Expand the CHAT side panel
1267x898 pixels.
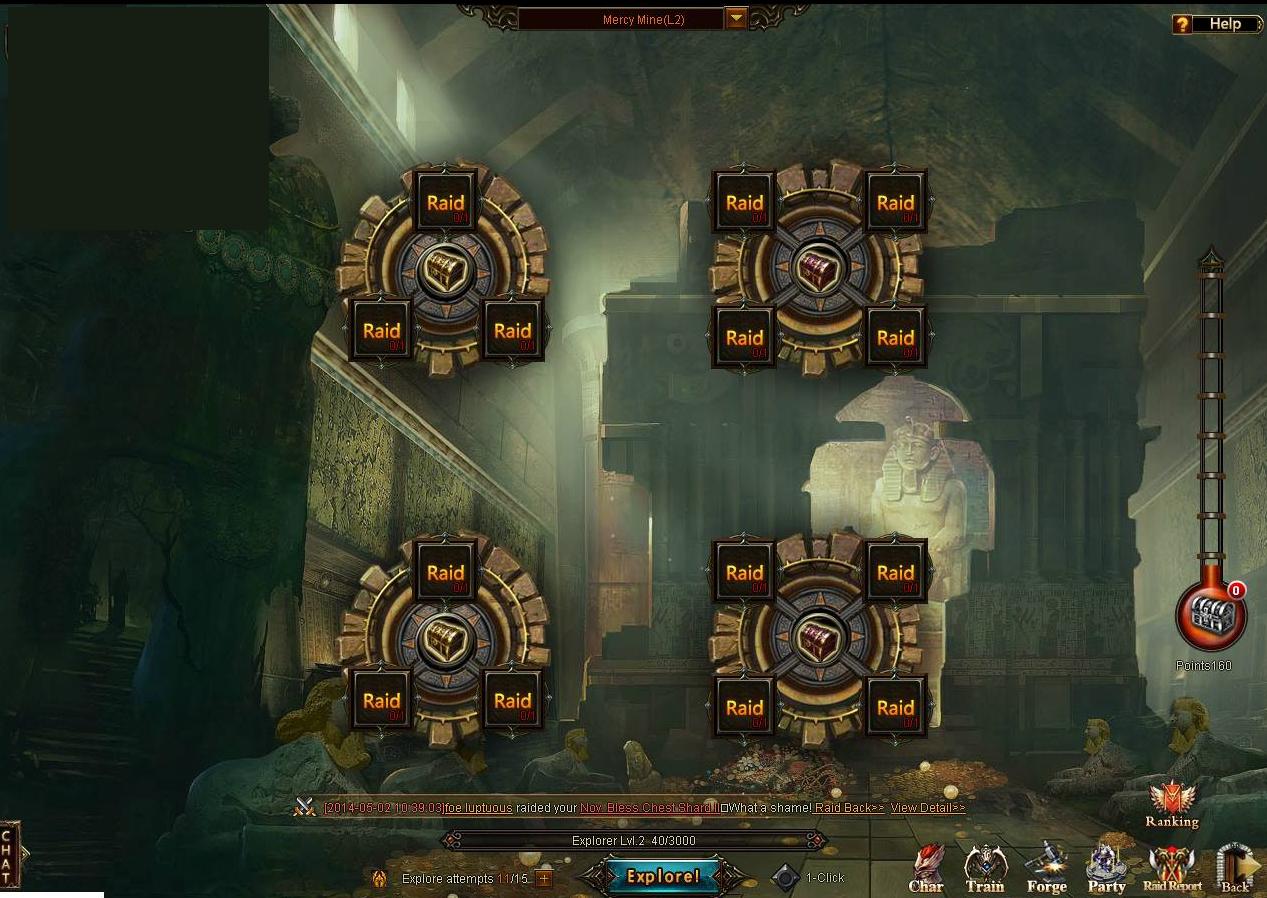8,855
